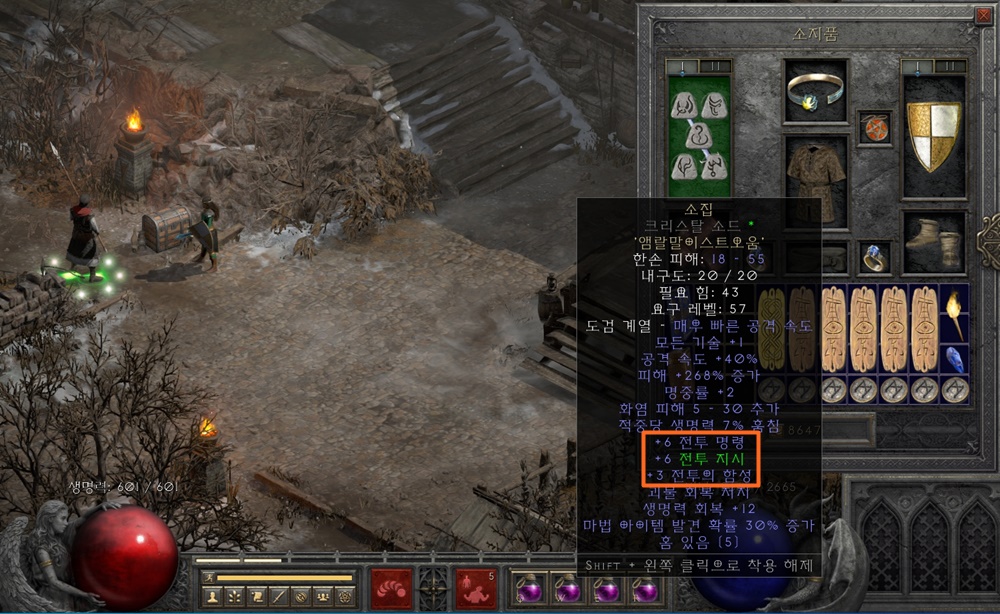This screenshot has width=1000, height=614.
Task: Open the character sheet from the mini menu
Action: 211,596
